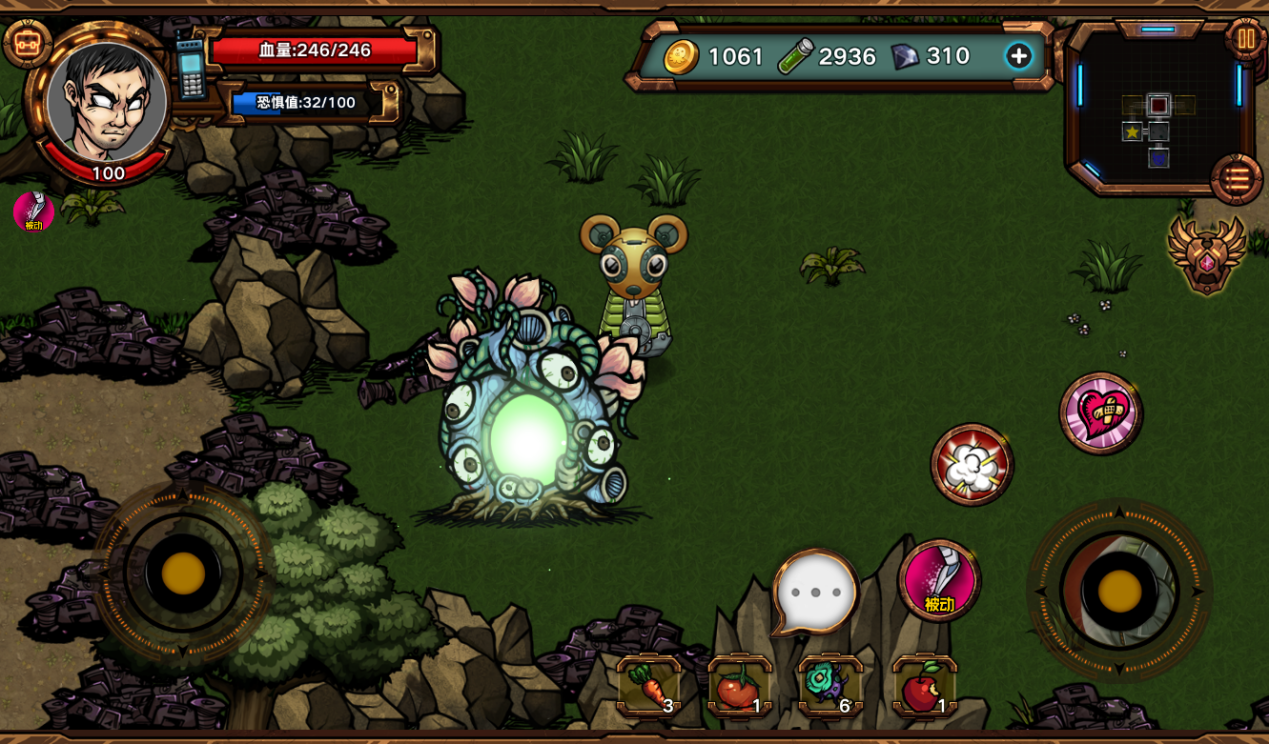
Task: Open the speech bubble chat
Action: 816,591
